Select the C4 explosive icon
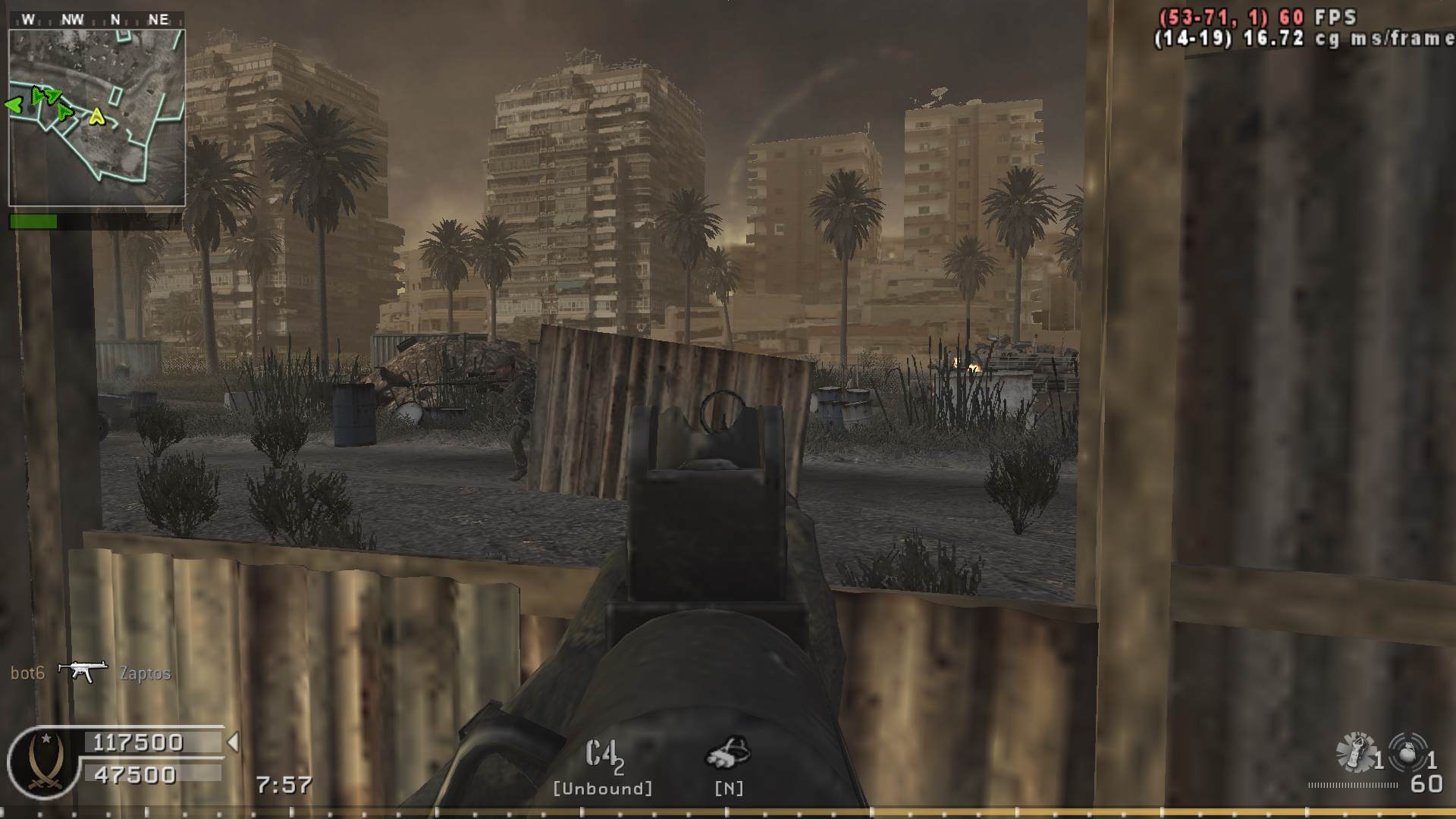The height and width of the screenshot is (819, 1456). (604, 755)
